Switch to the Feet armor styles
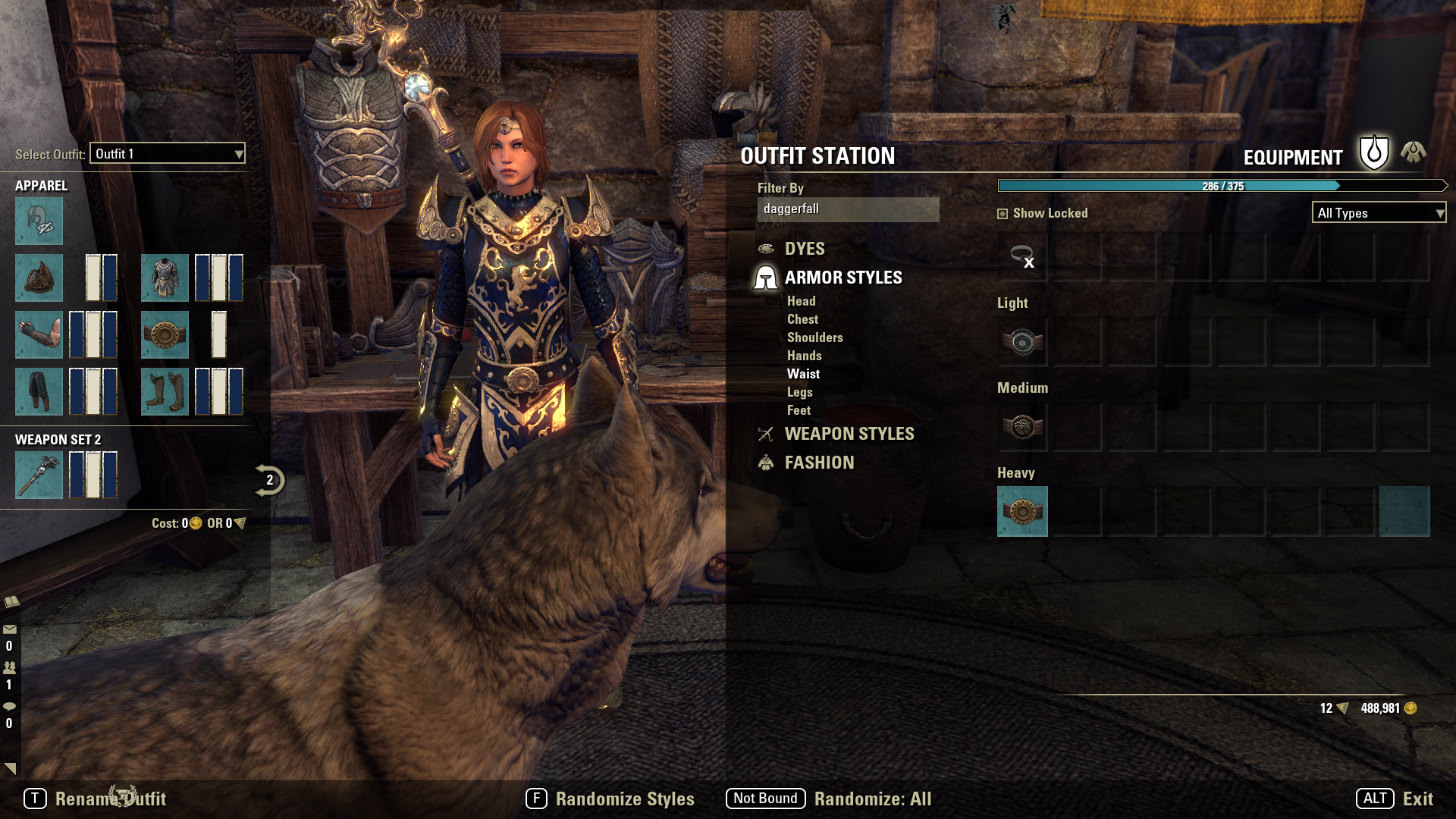 (x=799, y=410)
